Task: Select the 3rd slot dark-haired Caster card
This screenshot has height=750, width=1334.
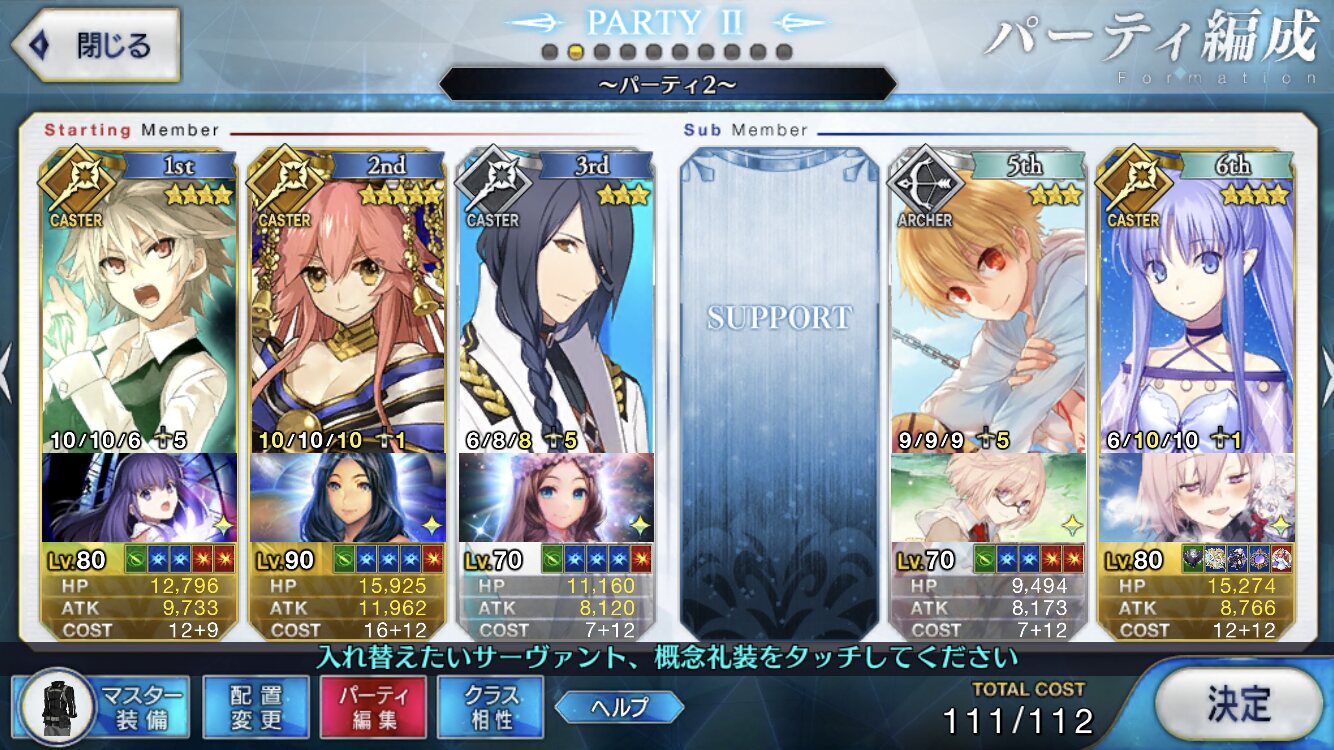Action: coord(555,310)
